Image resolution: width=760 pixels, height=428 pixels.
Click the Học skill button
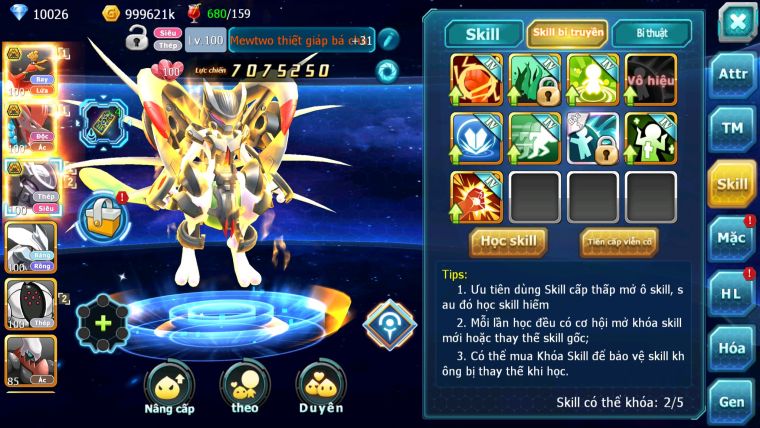[x=508, y=241]
